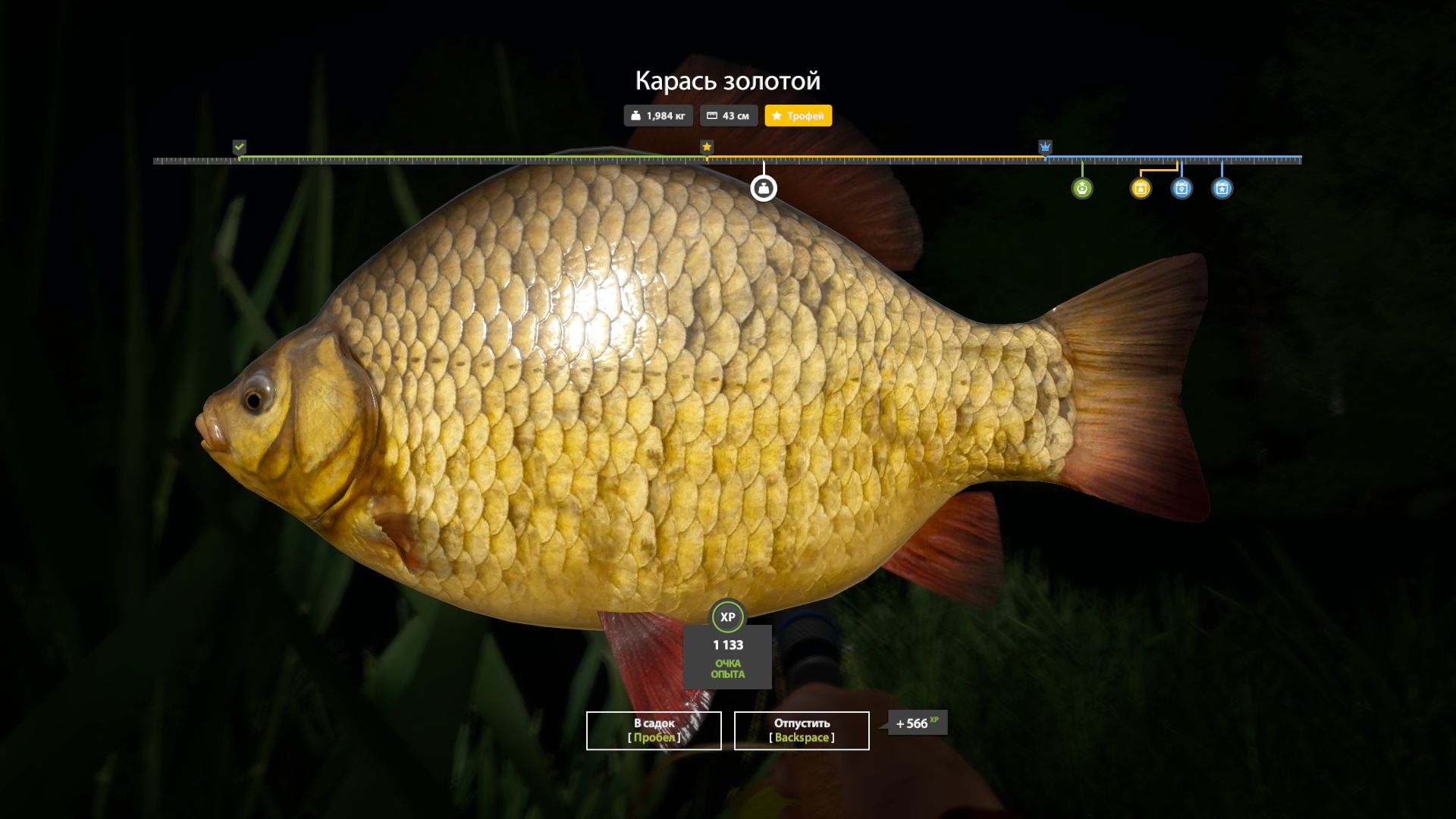Image resolution: width=1456 pixels, height=819 pixels.
Task: Click the white weight indicator on scale
Action: (764, 188)
